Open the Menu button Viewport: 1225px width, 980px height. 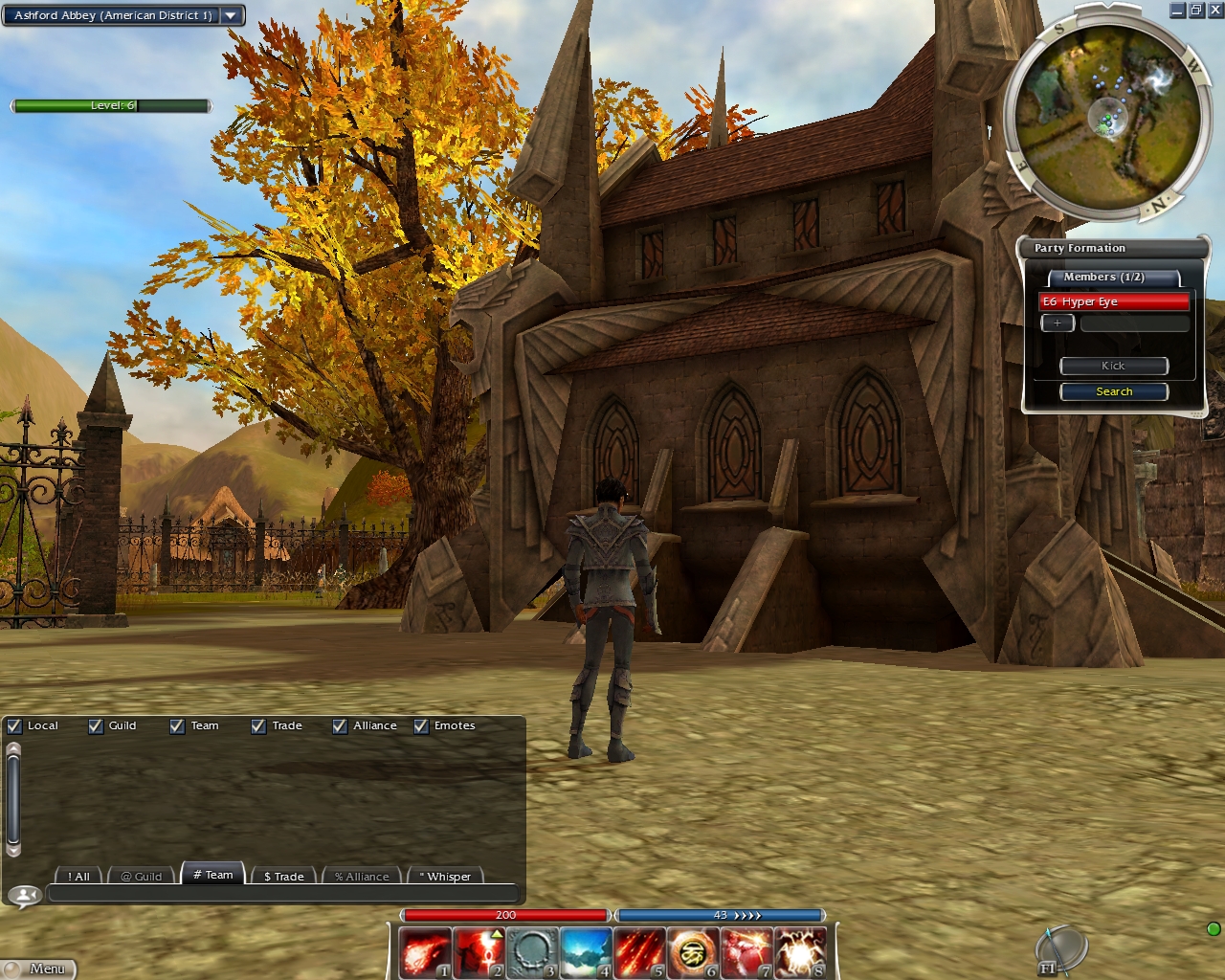click(x=39, y=969)
